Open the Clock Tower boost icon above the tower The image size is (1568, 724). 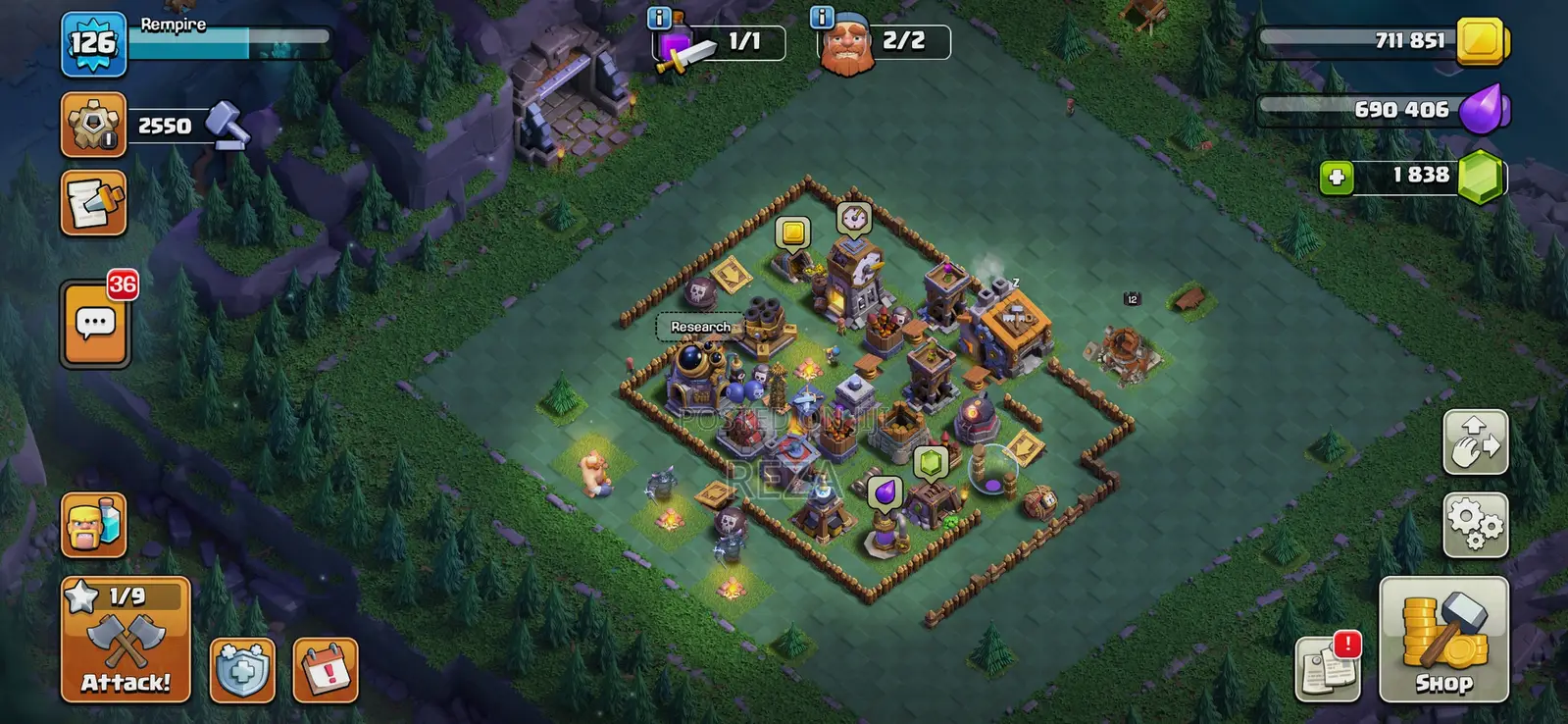click(853, 218)
